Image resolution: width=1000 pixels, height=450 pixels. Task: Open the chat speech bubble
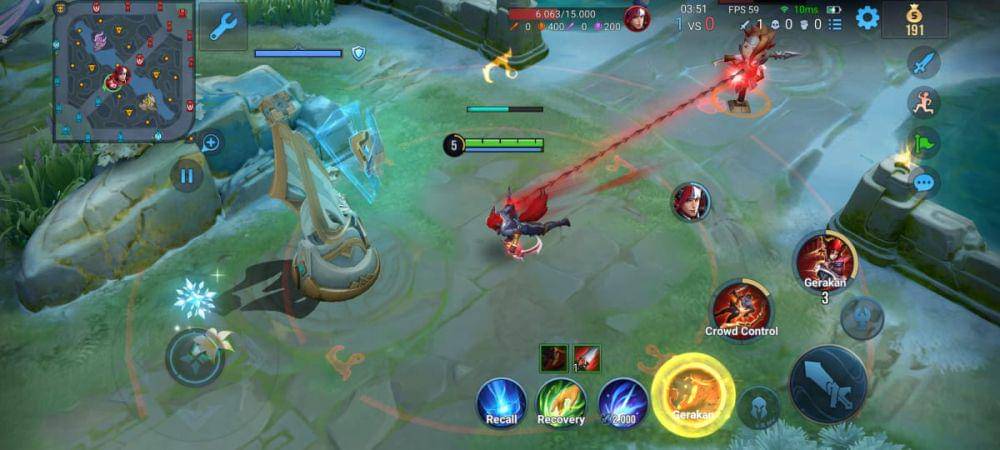(x=923, y=182)
